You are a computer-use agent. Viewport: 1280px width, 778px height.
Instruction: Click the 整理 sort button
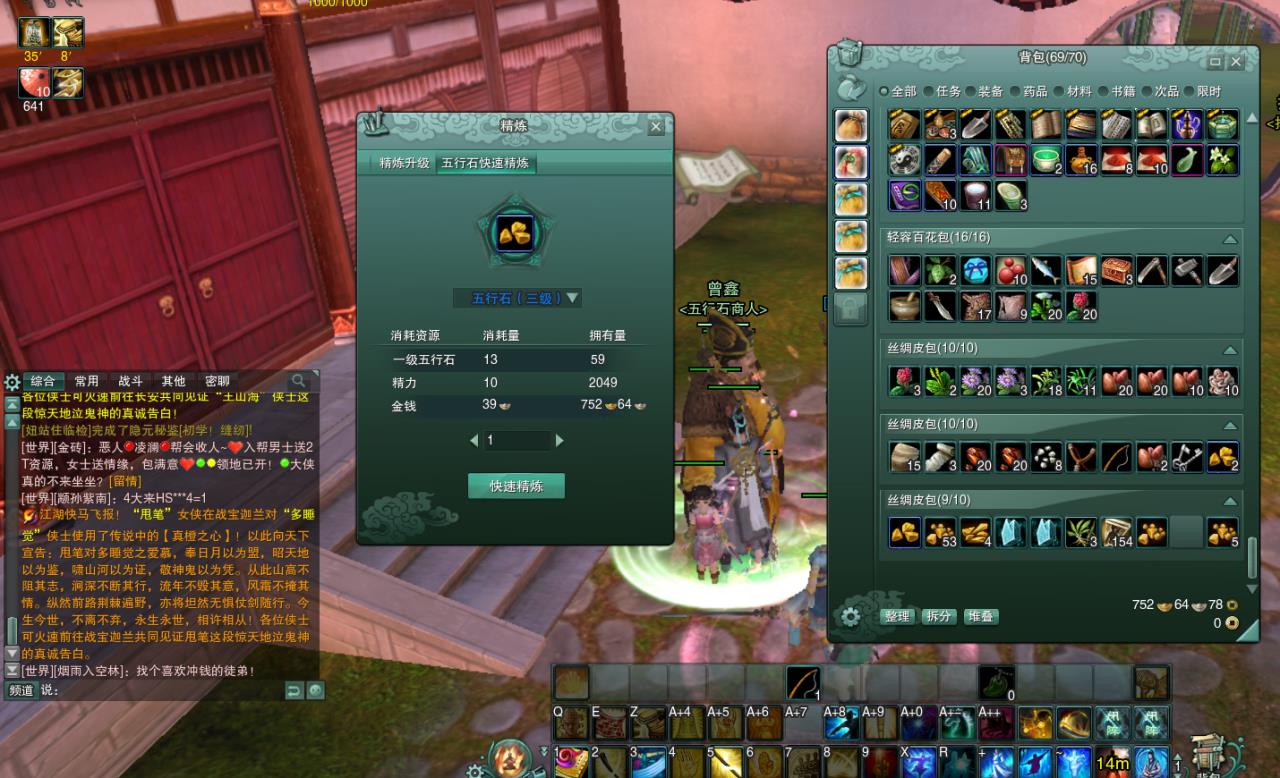(x=896, y=617)
